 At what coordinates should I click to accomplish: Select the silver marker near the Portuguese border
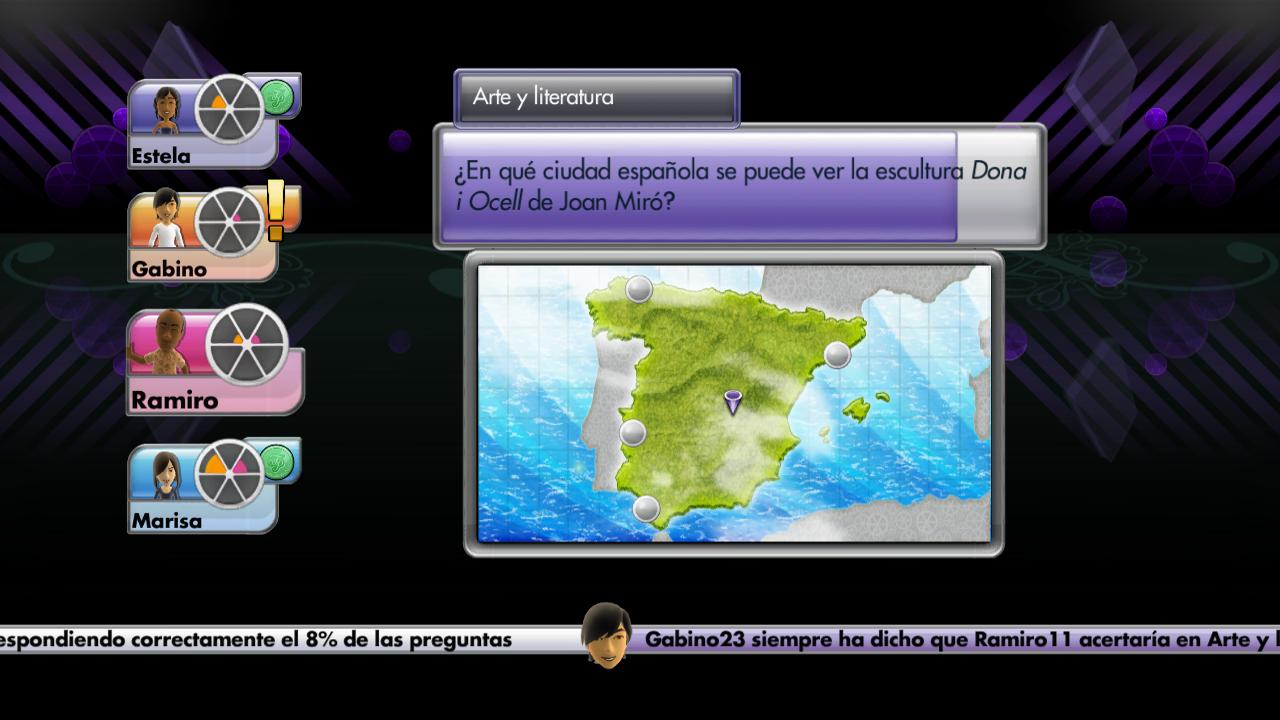click(x=632, y=433)
